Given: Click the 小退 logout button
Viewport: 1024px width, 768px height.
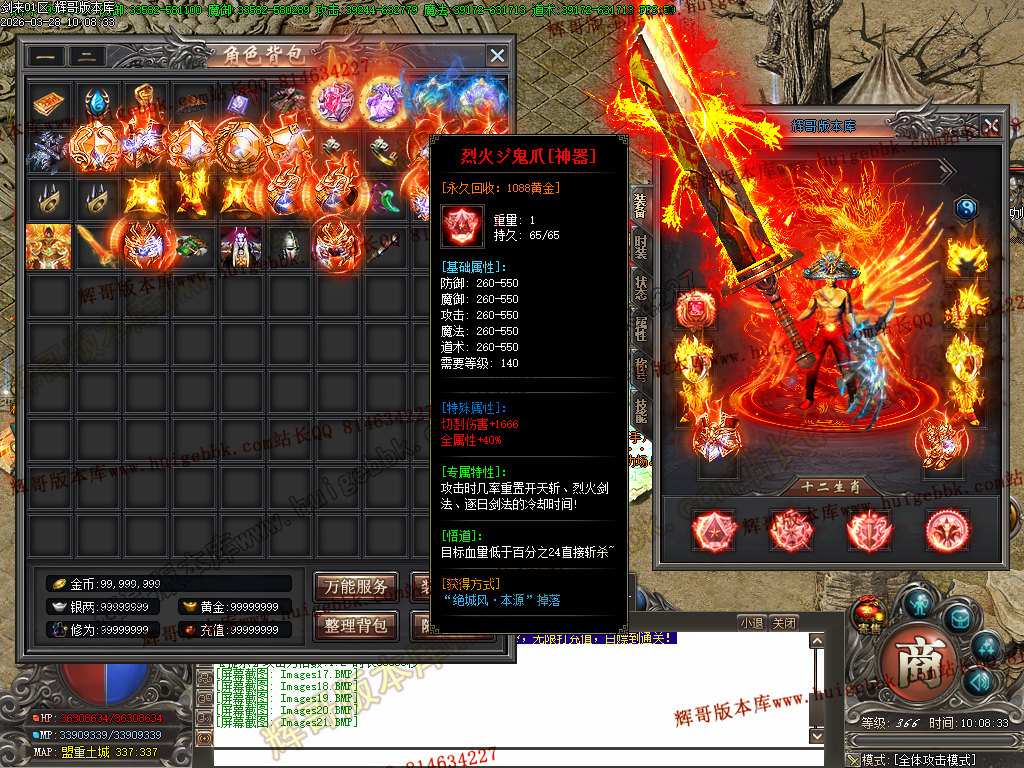Looking at the screenshot, I should pyautogui.click(x=751, y=623).
